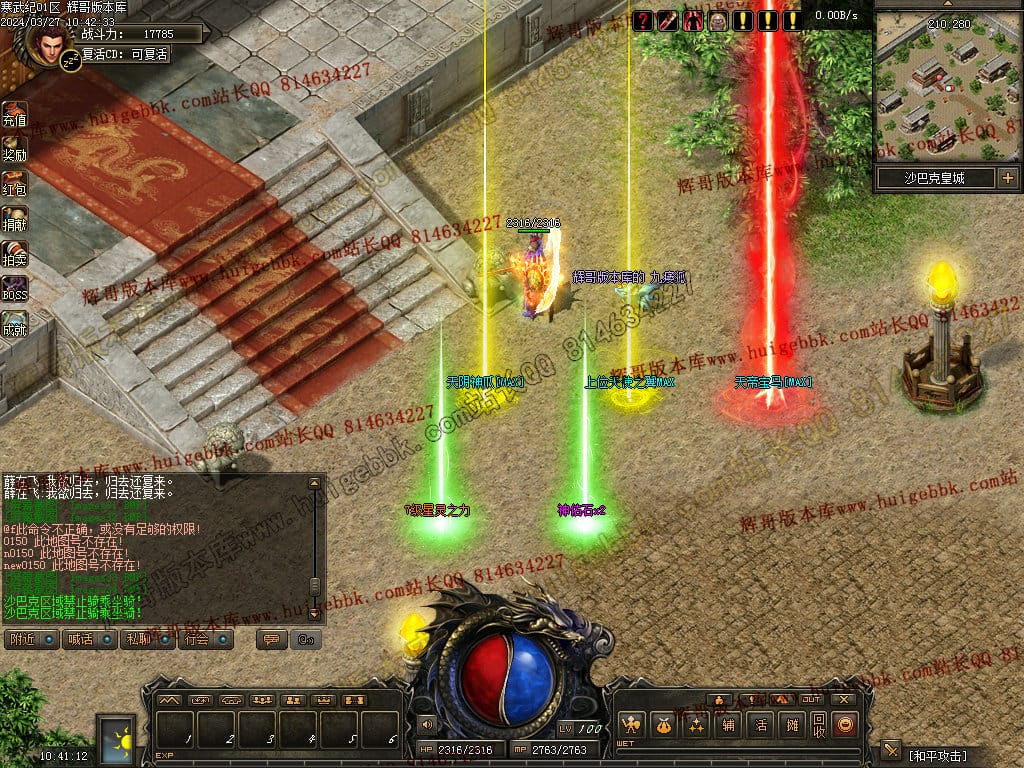Viewport: 1024px width, 768px height.
Task: Click the 辅 assist button
Action: click(728, 725)
